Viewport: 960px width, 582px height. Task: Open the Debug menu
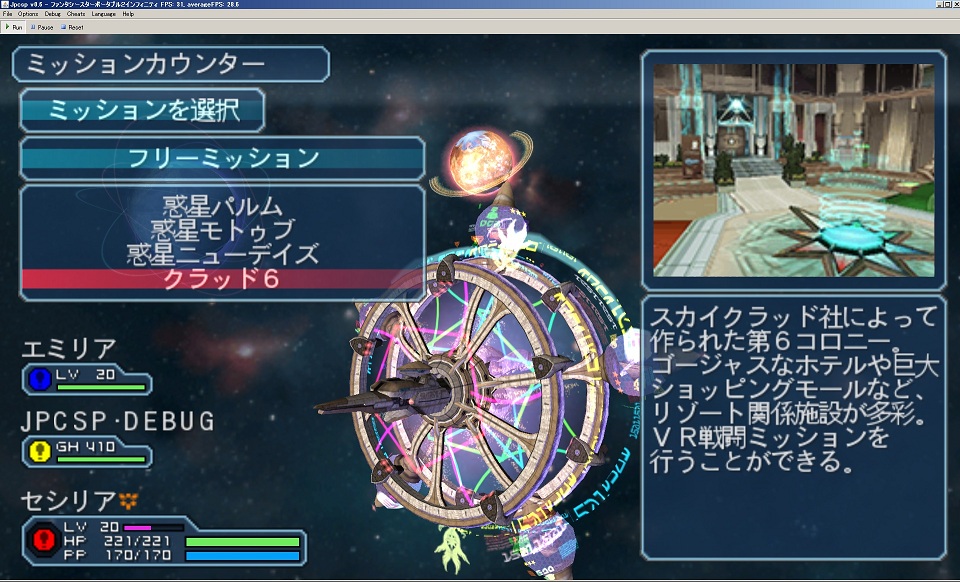click(52, 14)
